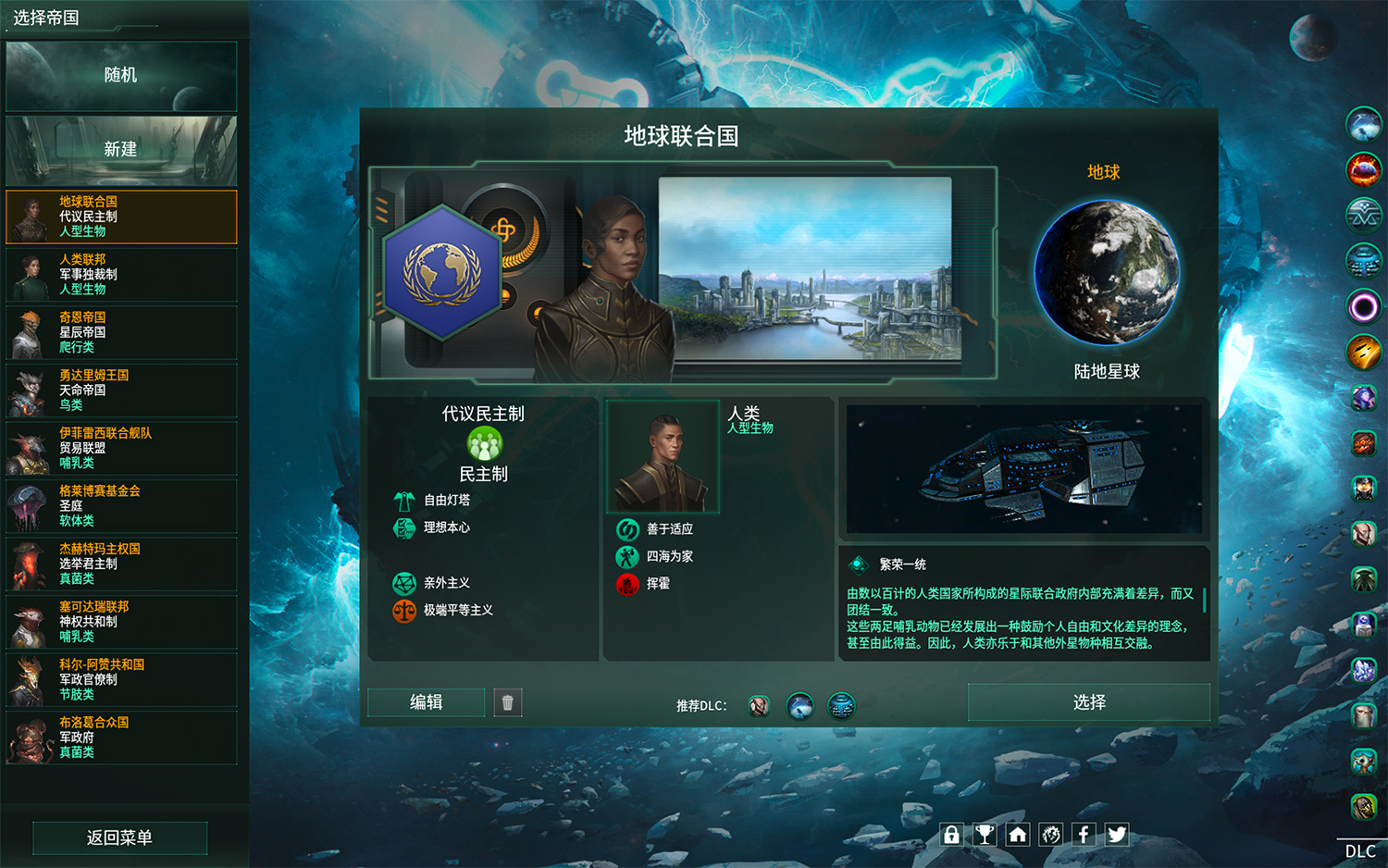Viewport: 1388px width, 868px height.
Task: Click the 人类 species portrait
Action: pyautogui.click(x=663, y=454)
